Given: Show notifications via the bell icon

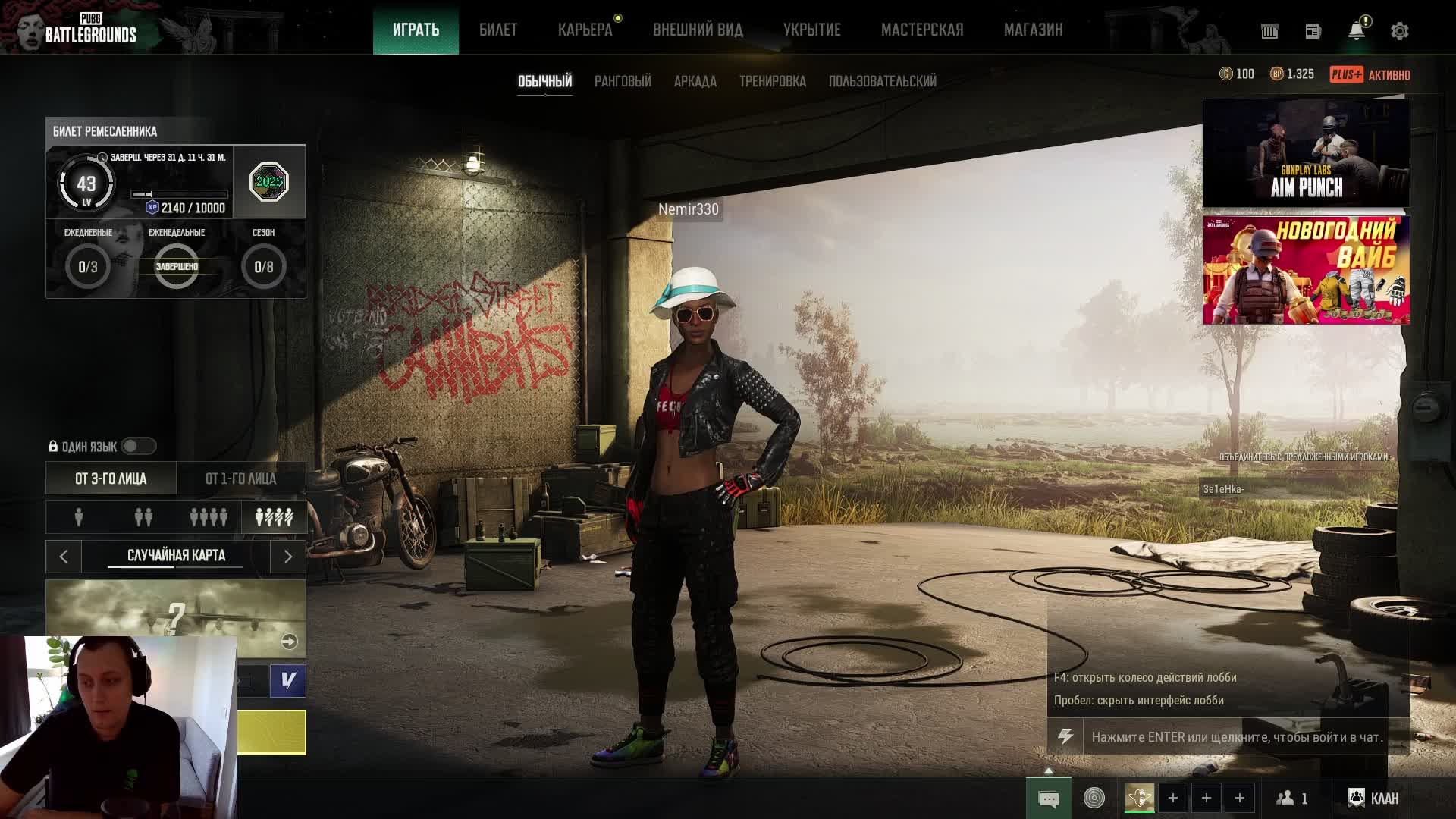Looking at the screenshot, I should pyautogui.click(x=1356, y=31).
